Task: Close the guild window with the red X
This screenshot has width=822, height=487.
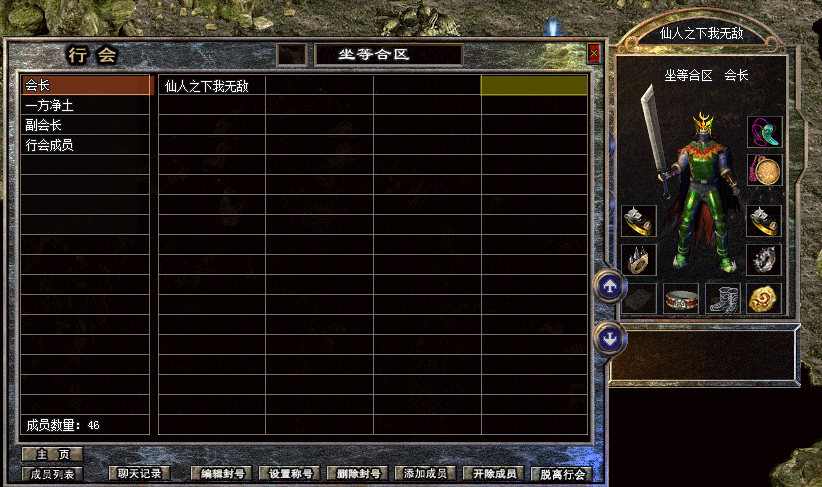Action: coord(594,53)
